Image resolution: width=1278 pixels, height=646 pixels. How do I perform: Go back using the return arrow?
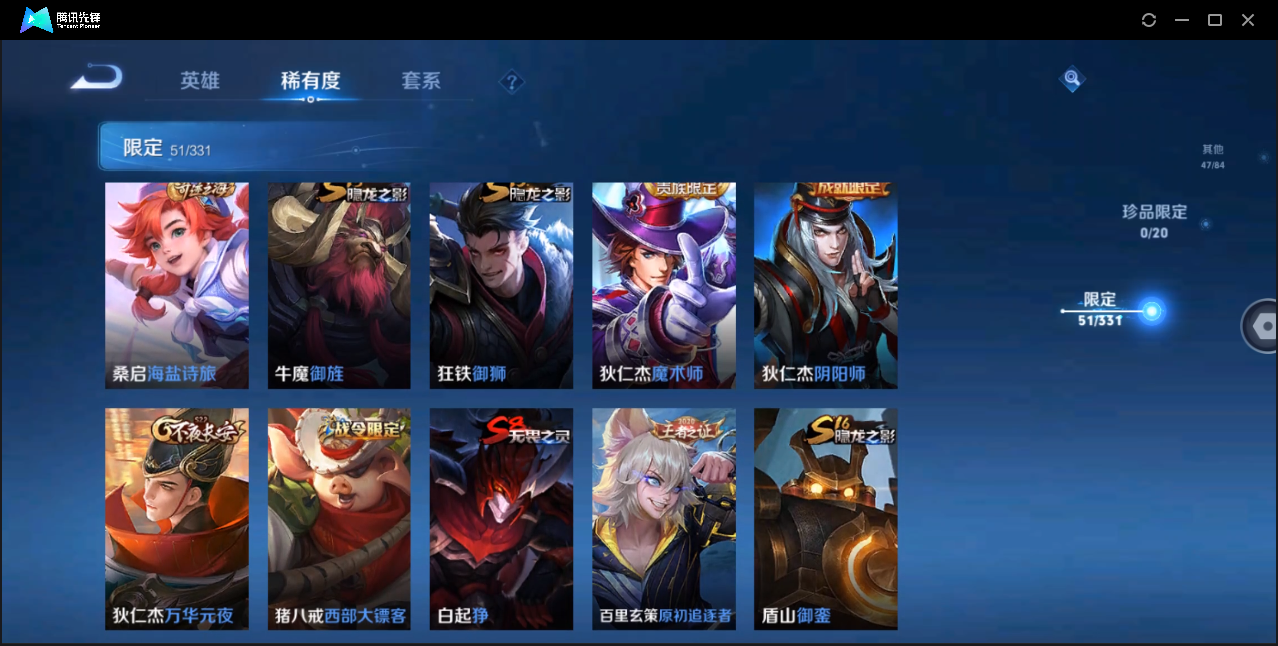click(97, 77)
